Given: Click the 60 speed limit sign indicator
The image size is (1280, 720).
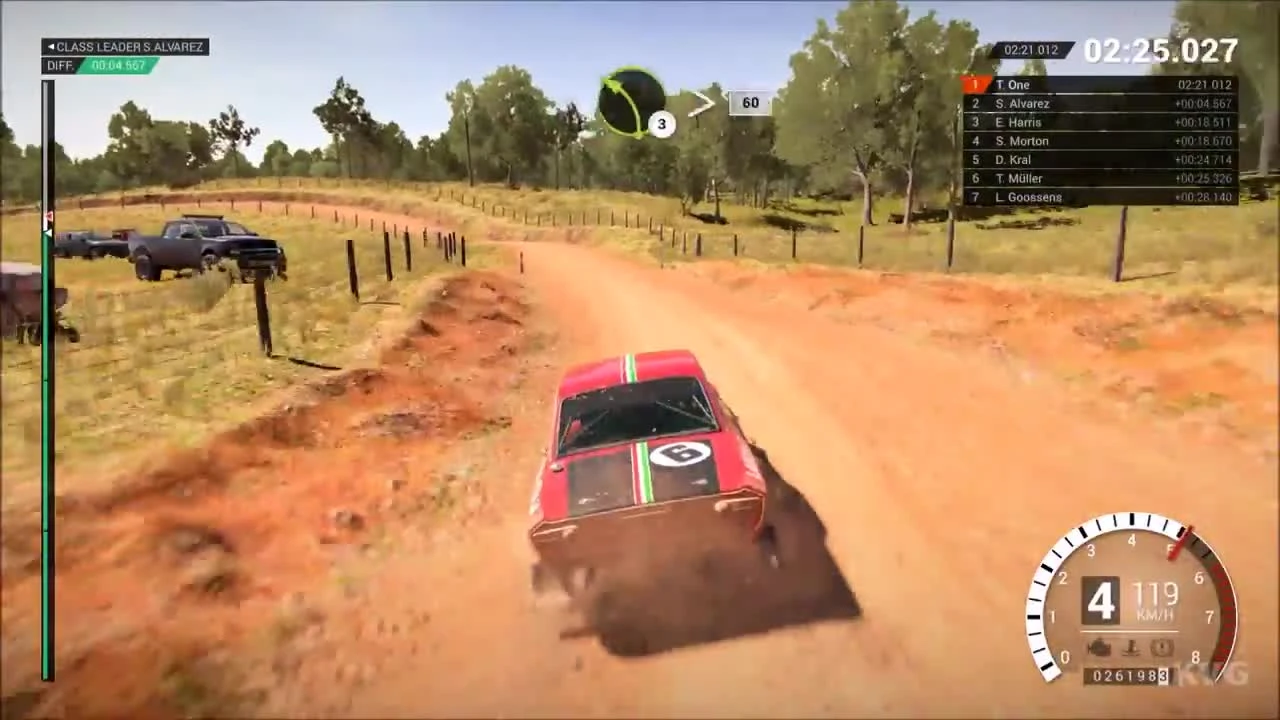Looking at the screenshot, I should [750, 102].
